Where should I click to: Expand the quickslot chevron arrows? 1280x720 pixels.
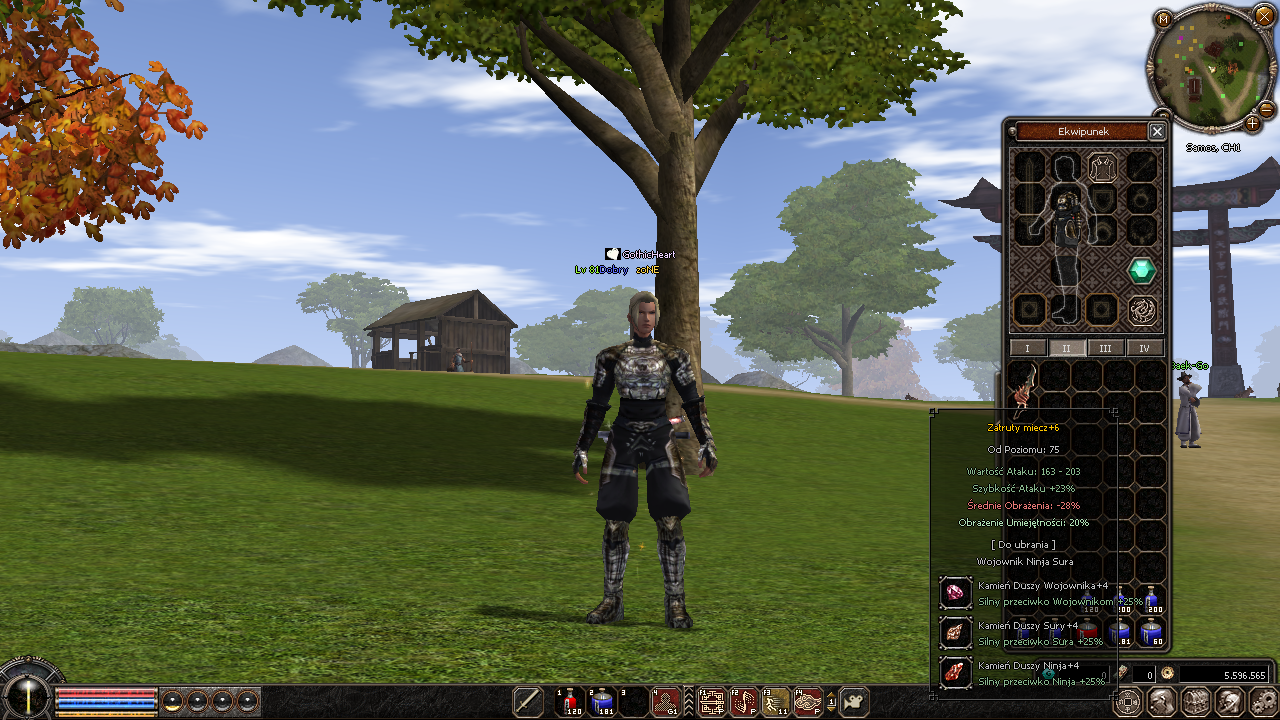point(688,702)
